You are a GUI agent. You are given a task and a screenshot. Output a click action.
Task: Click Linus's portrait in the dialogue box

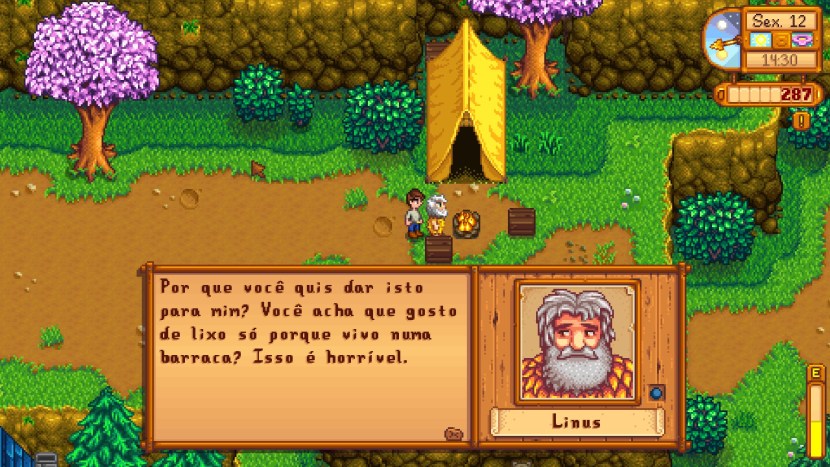pos(576,342)
